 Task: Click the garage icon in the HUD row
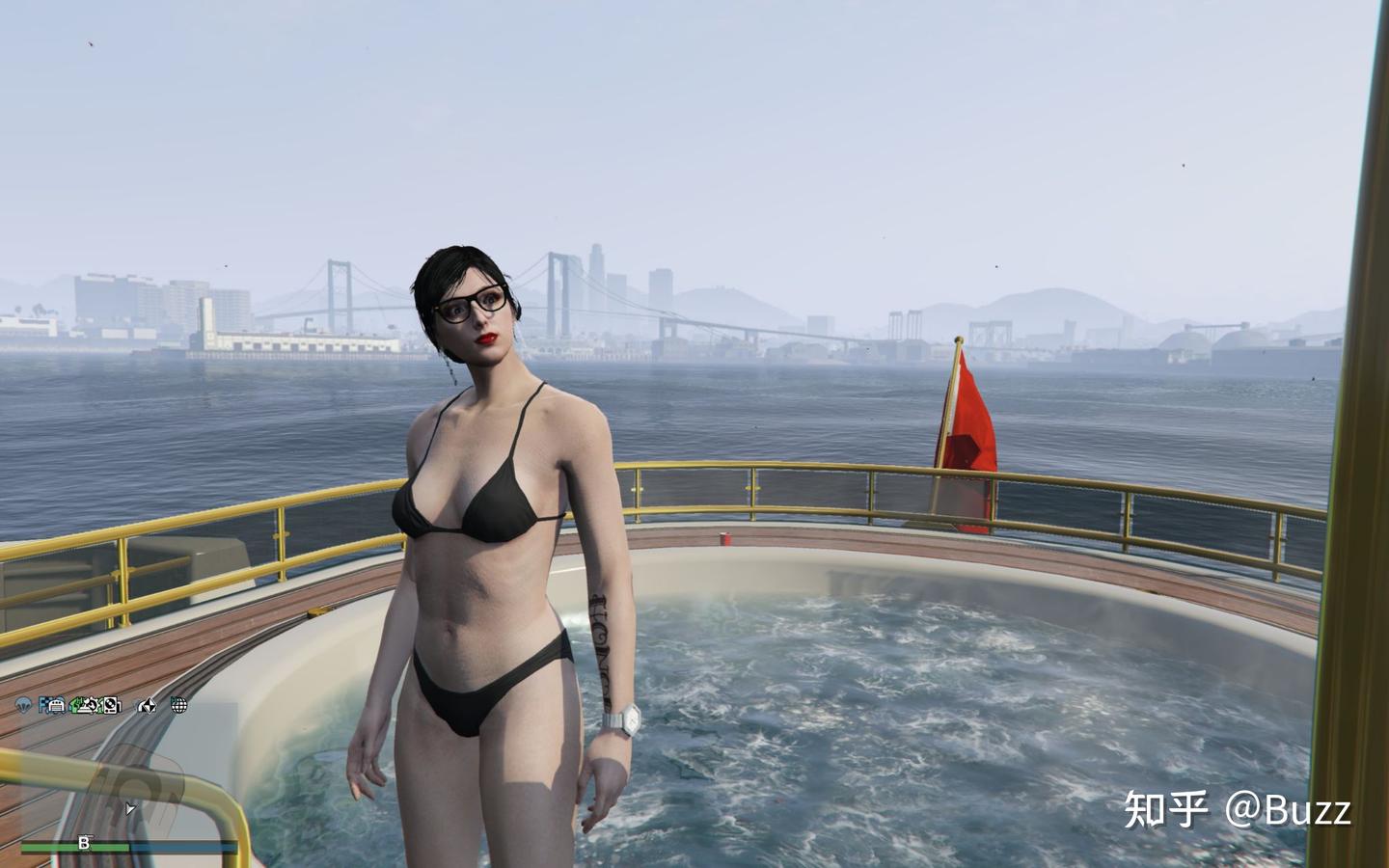[55, 705]
